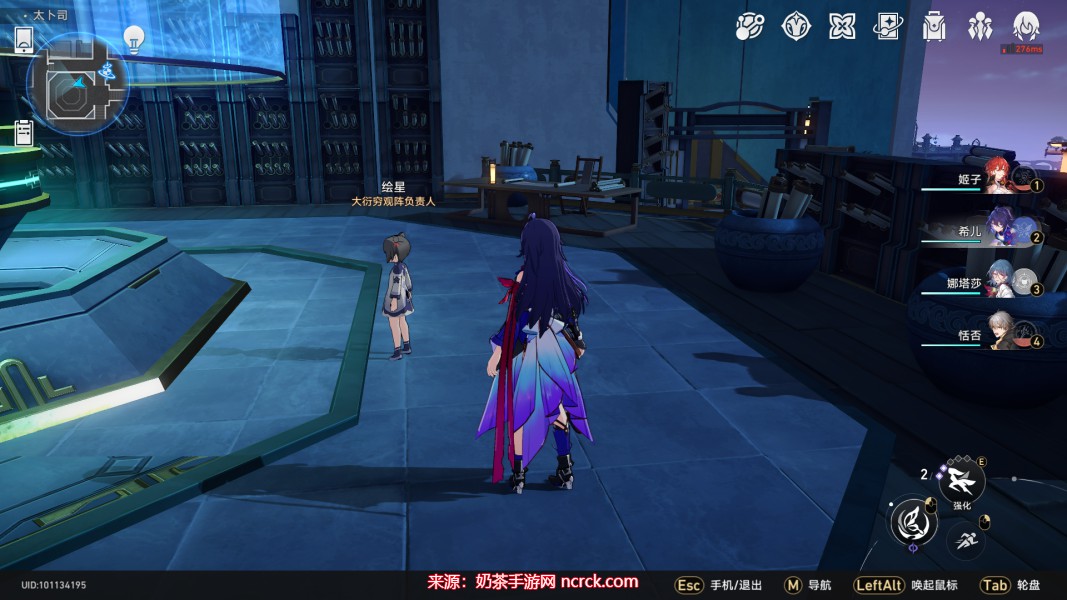Open the character head icon

click(x=1026, y=26)
